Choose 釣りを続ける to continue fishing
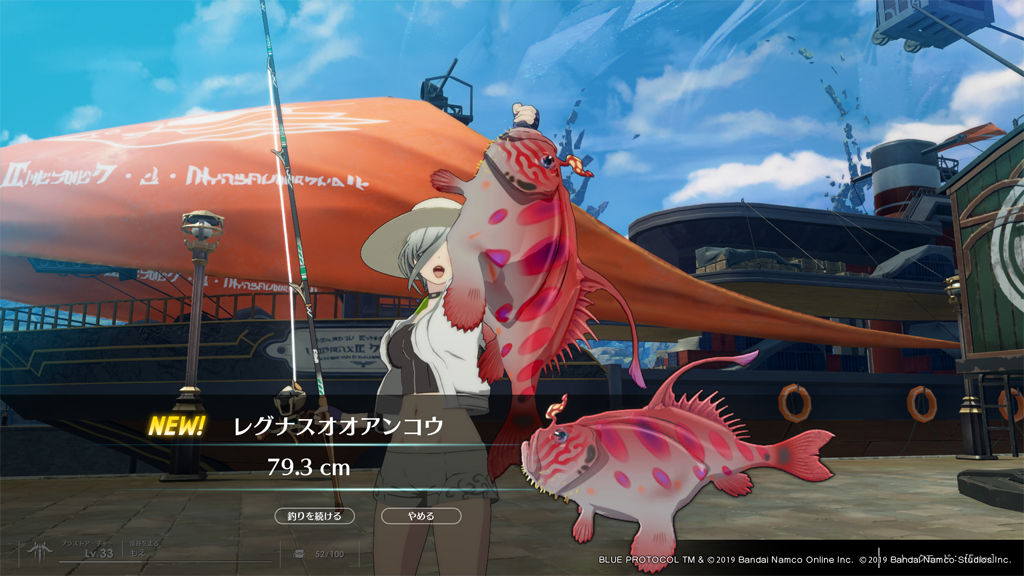This screenshot has height=576, width=1024. pyautogui.click(x=315, y=516)
